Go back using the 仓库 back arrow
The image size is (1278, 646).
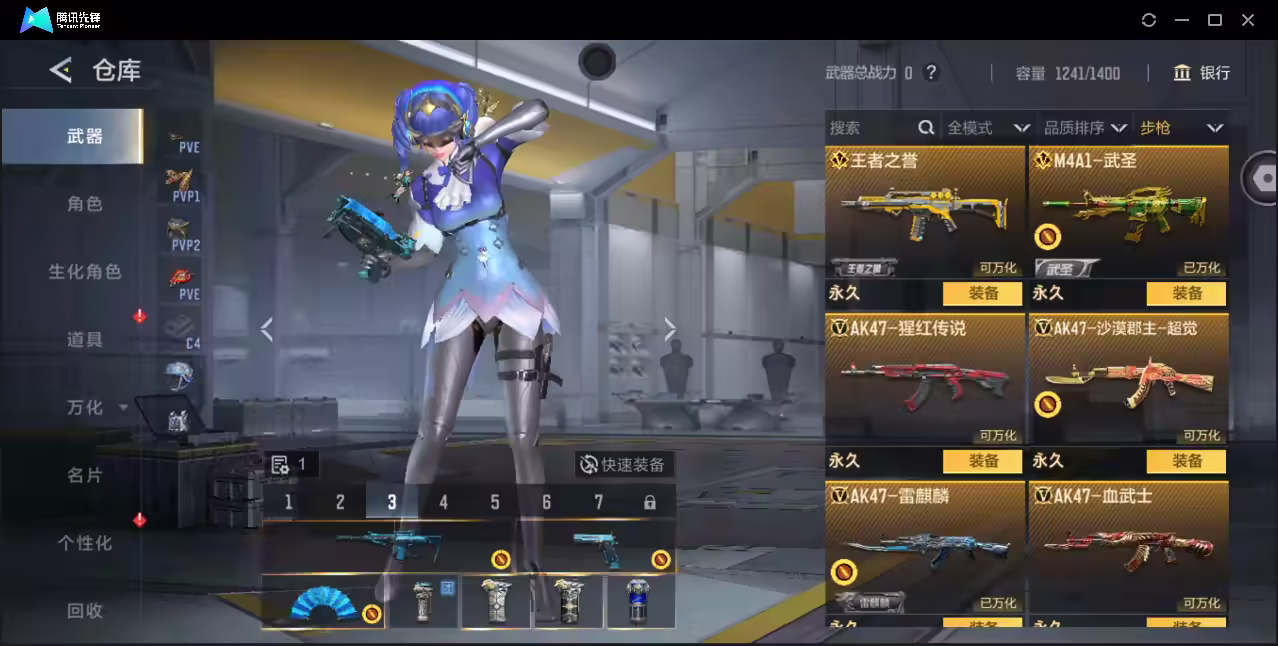click(x=62, y=70)
